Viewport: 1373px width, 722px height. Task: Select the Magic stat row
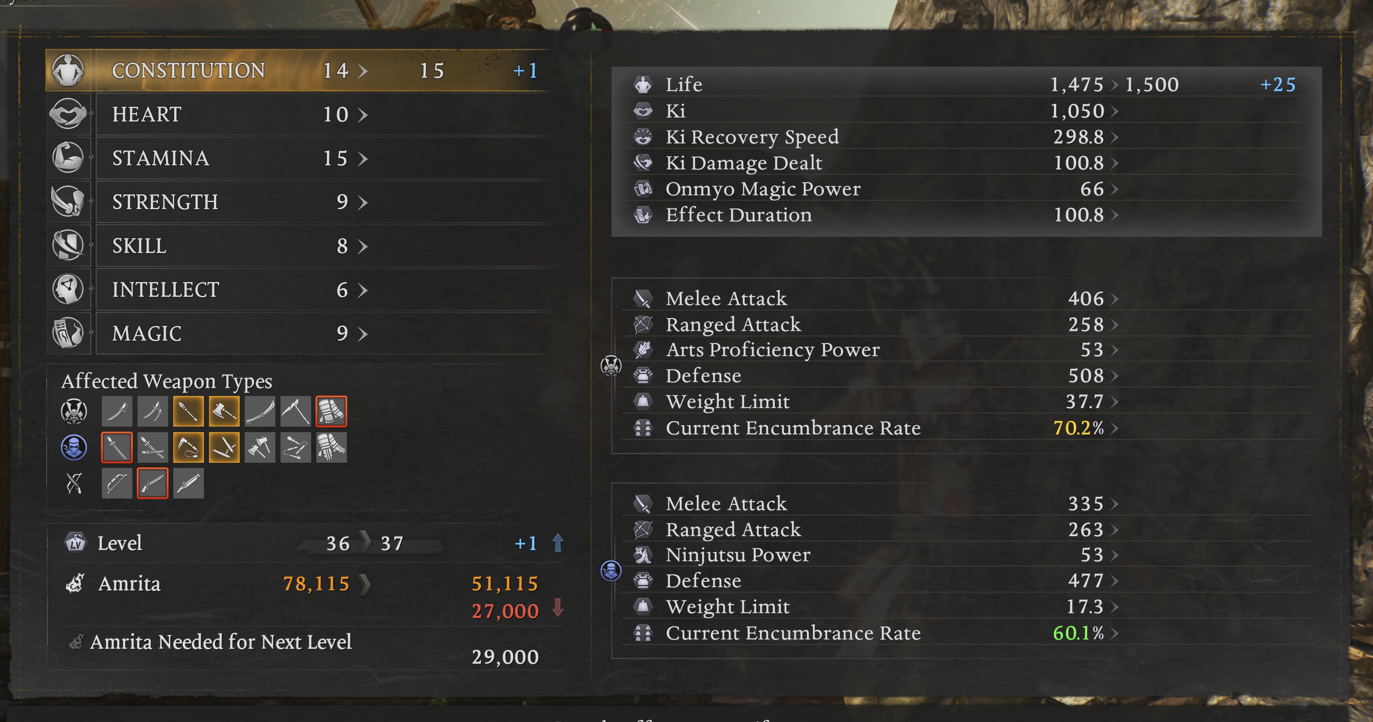pyautogui.click(x=300, y=334)
